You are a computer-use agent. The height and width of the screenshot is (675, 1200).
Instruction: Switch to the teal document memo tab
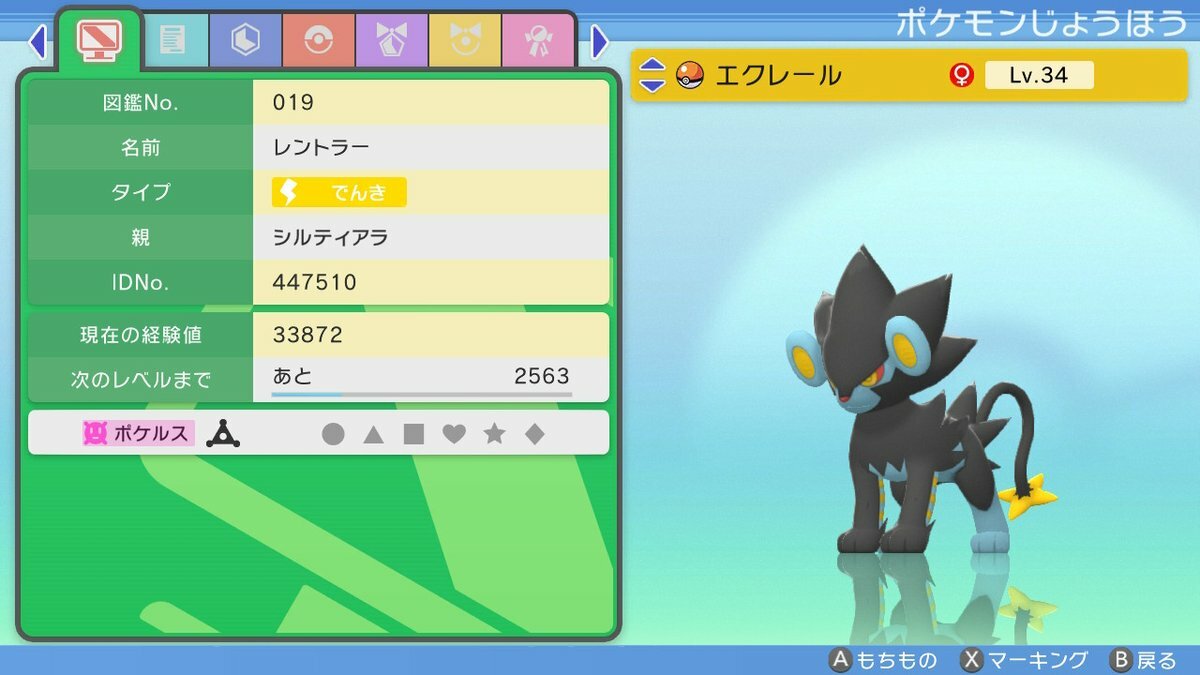[172, 41]
